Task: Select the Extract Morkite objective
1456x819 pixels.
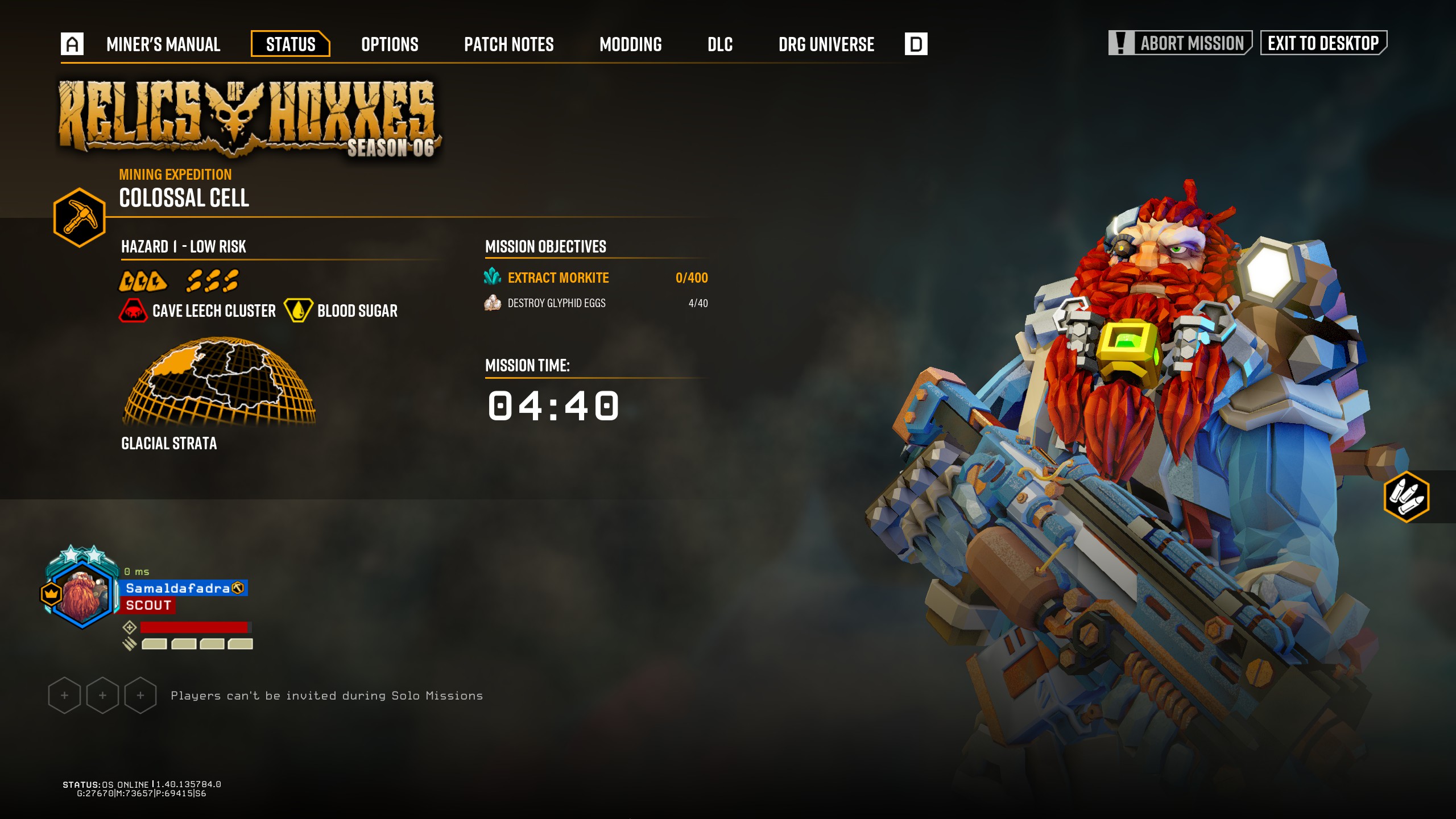Action: click(557, 278)
